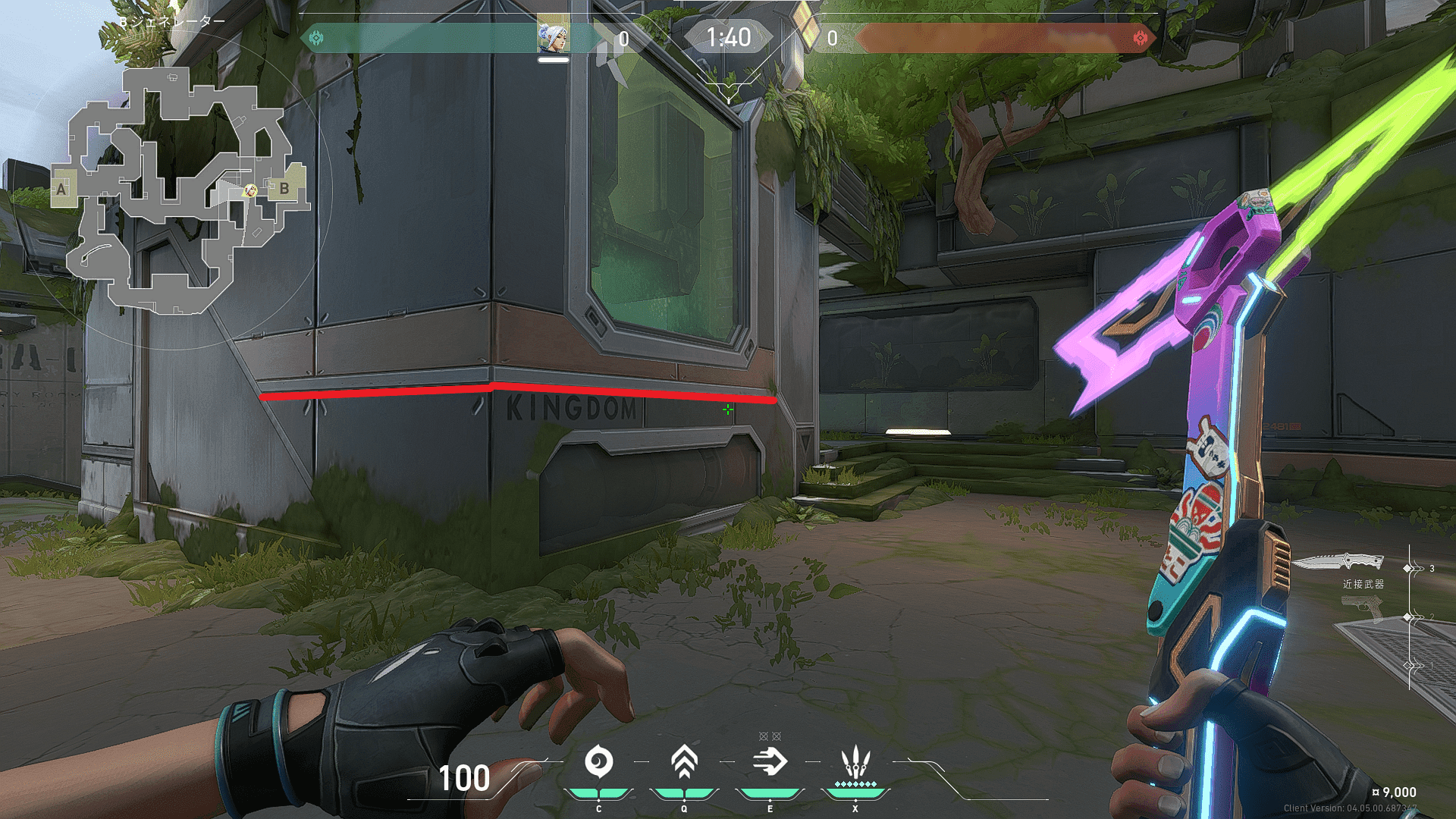Viewport: 1456px width, 819px height.
Task: Click the B site marker on minimap
Action: [284, 188]
